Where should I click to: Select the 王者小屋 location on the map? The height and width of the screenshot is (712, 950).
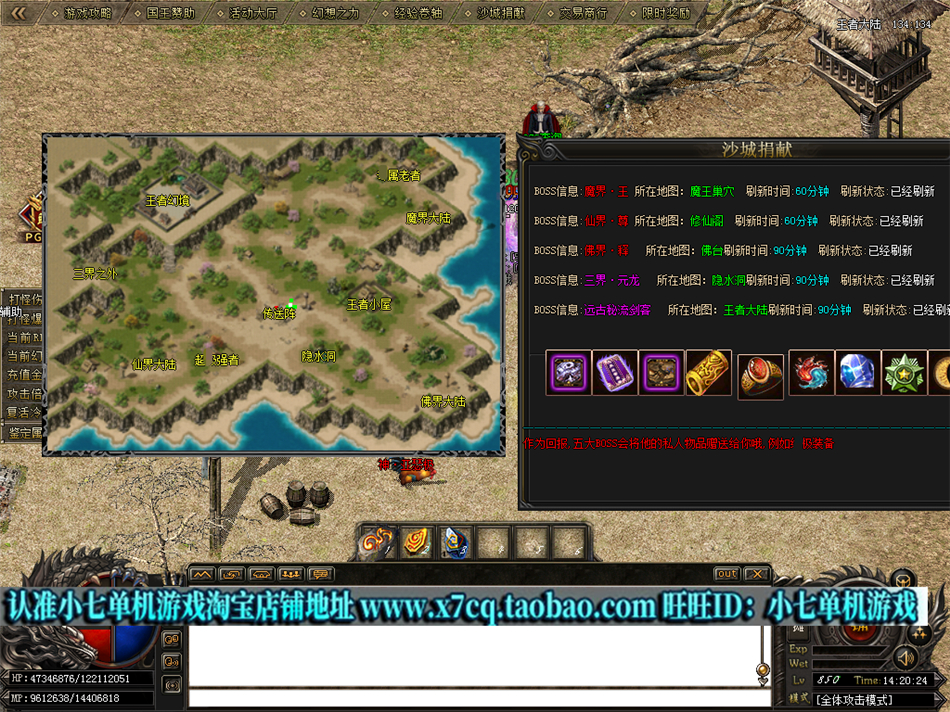tap(369, 304)
